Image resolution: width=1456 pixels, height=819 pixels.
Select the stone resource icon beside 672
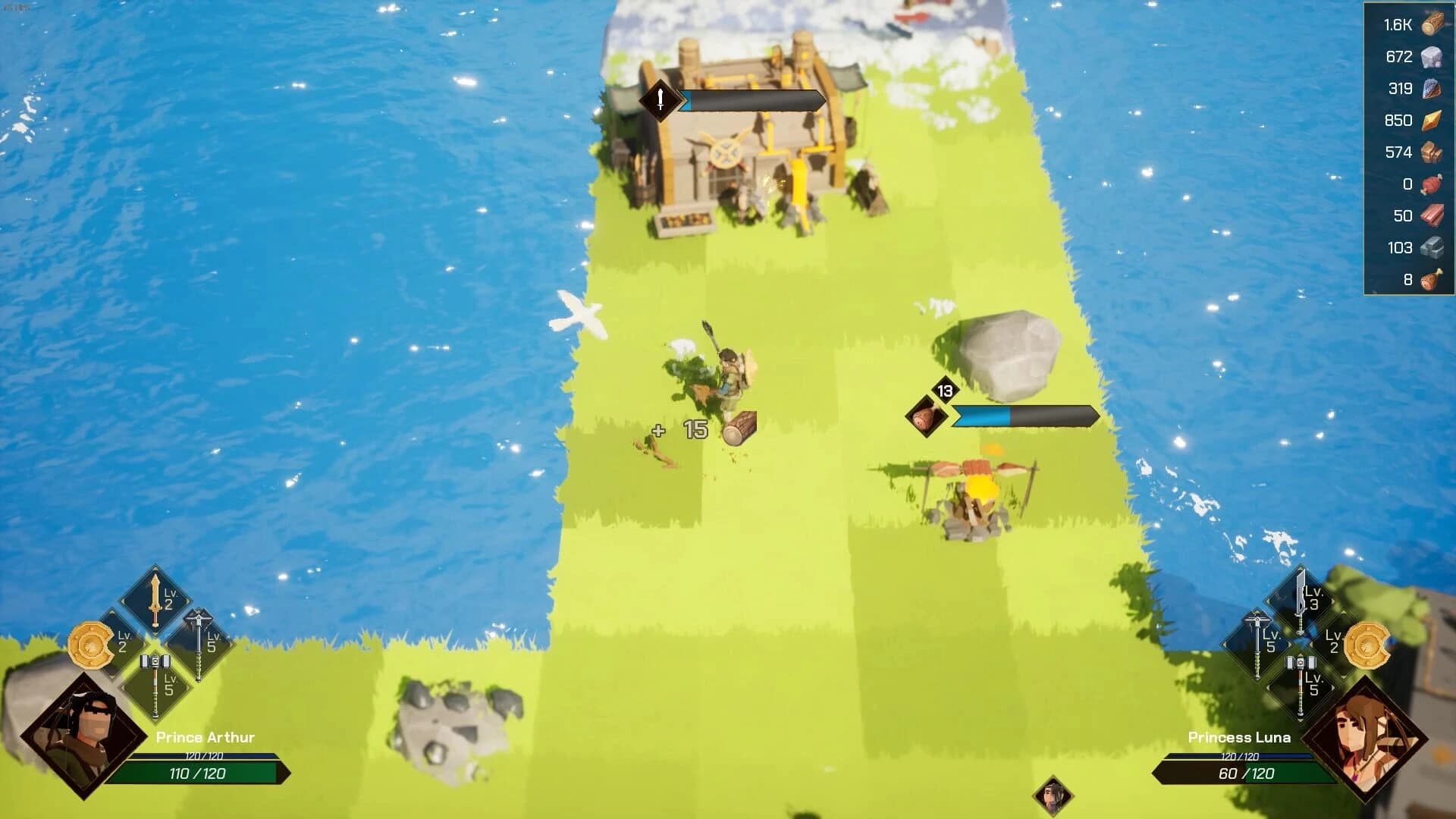tap(1432, 55)
